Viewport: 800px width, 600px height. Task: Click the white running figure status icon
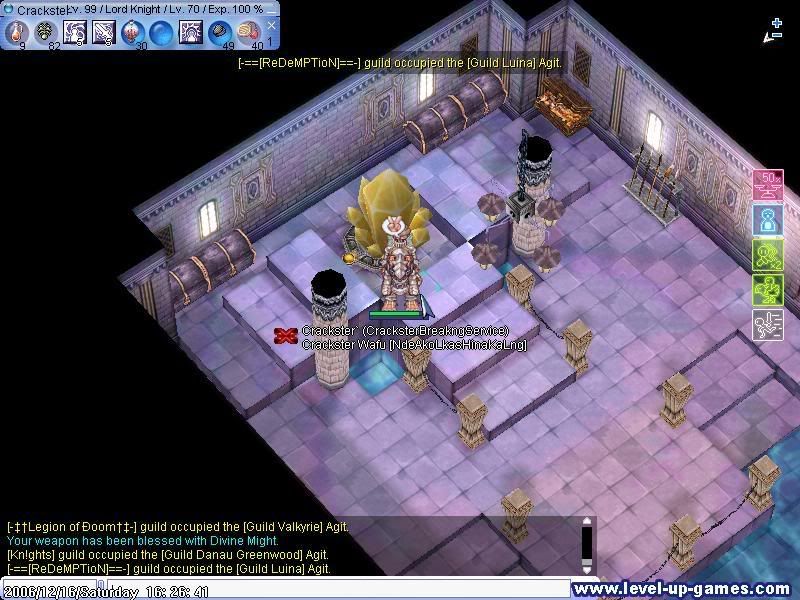(767, 325)
